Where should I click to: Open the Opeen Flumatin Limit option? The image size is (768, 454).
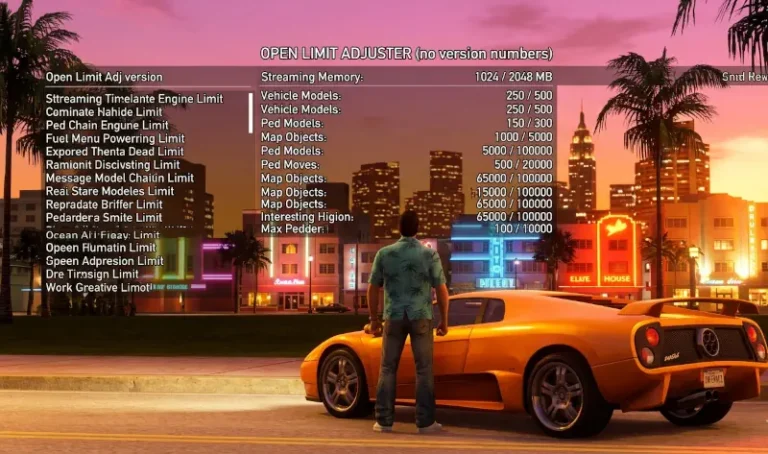pos(101,248)
